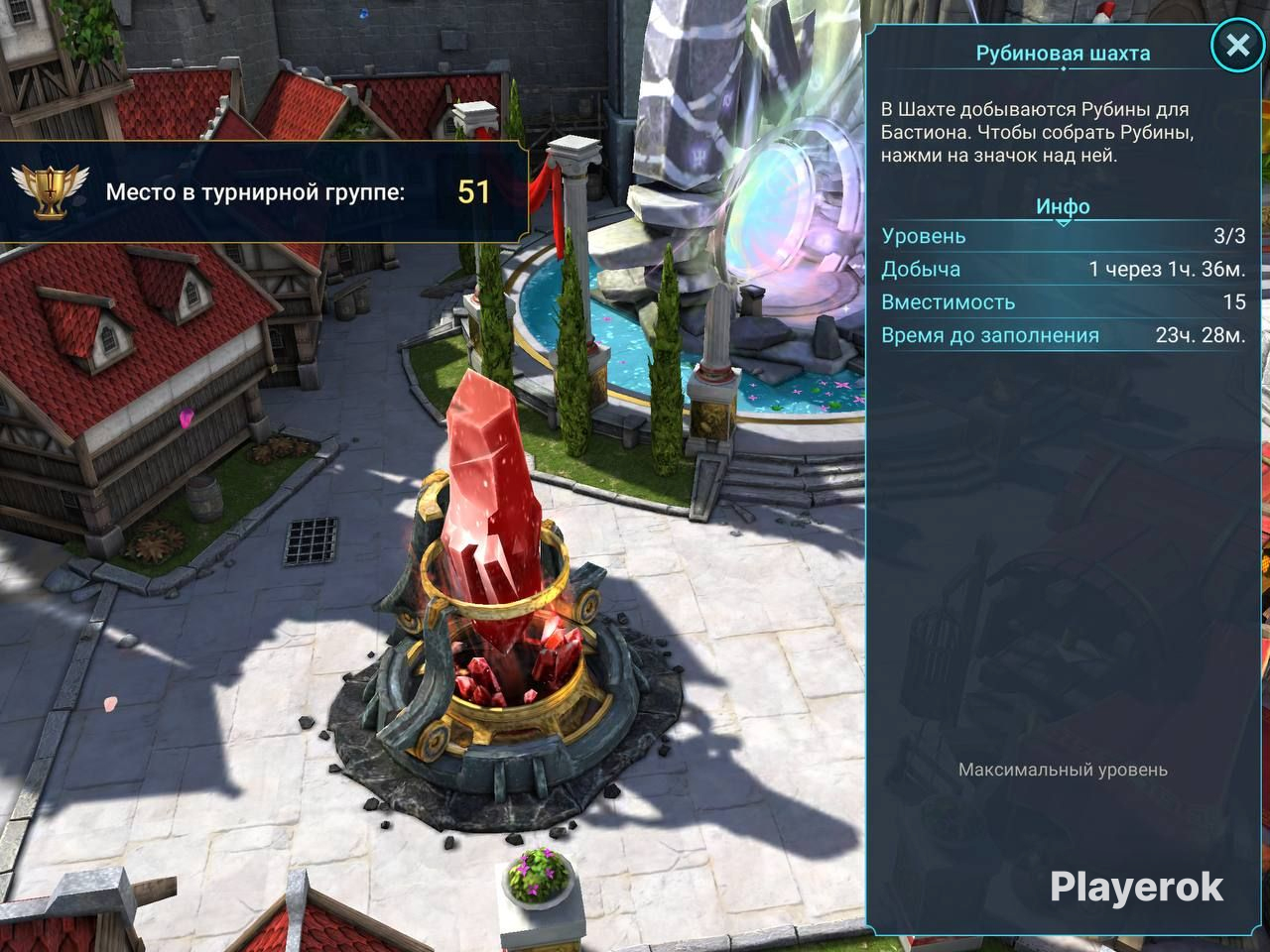
Task: Close the Ruby Mine info panel
Action: (x=1236, y=46)
